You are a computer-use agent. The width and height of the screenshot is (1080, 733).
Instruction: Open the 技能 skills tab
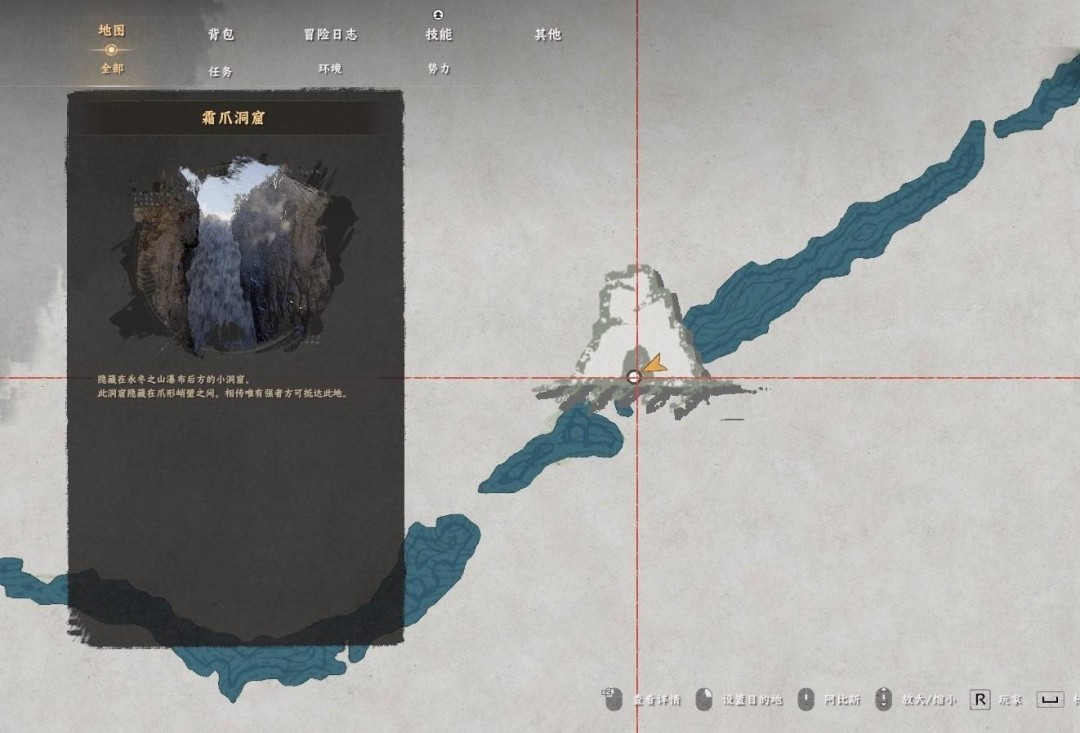click(x=438, y=35)
